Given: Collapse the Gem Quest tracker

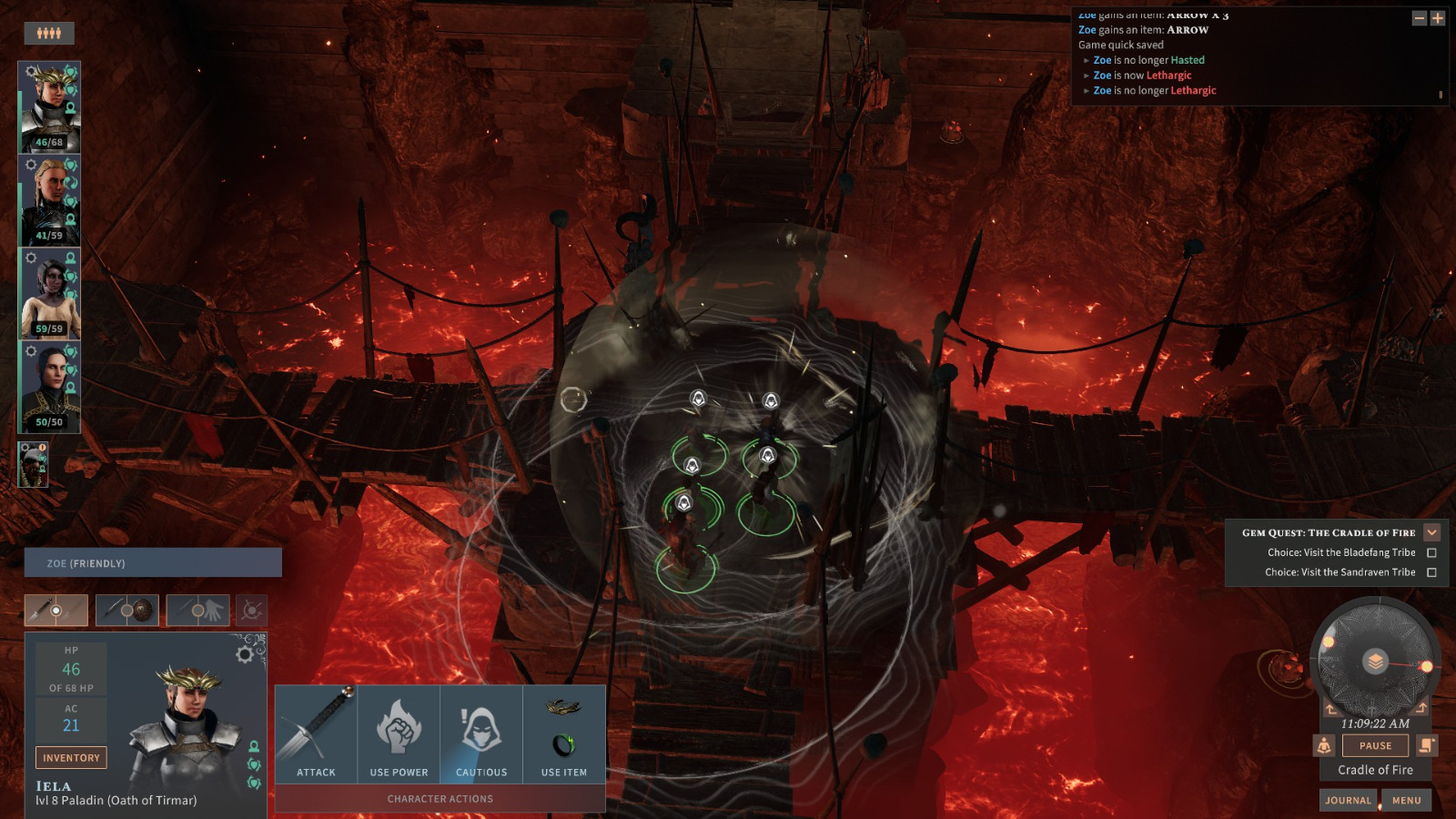Looking at the screenshot, I should point(1431,532).
